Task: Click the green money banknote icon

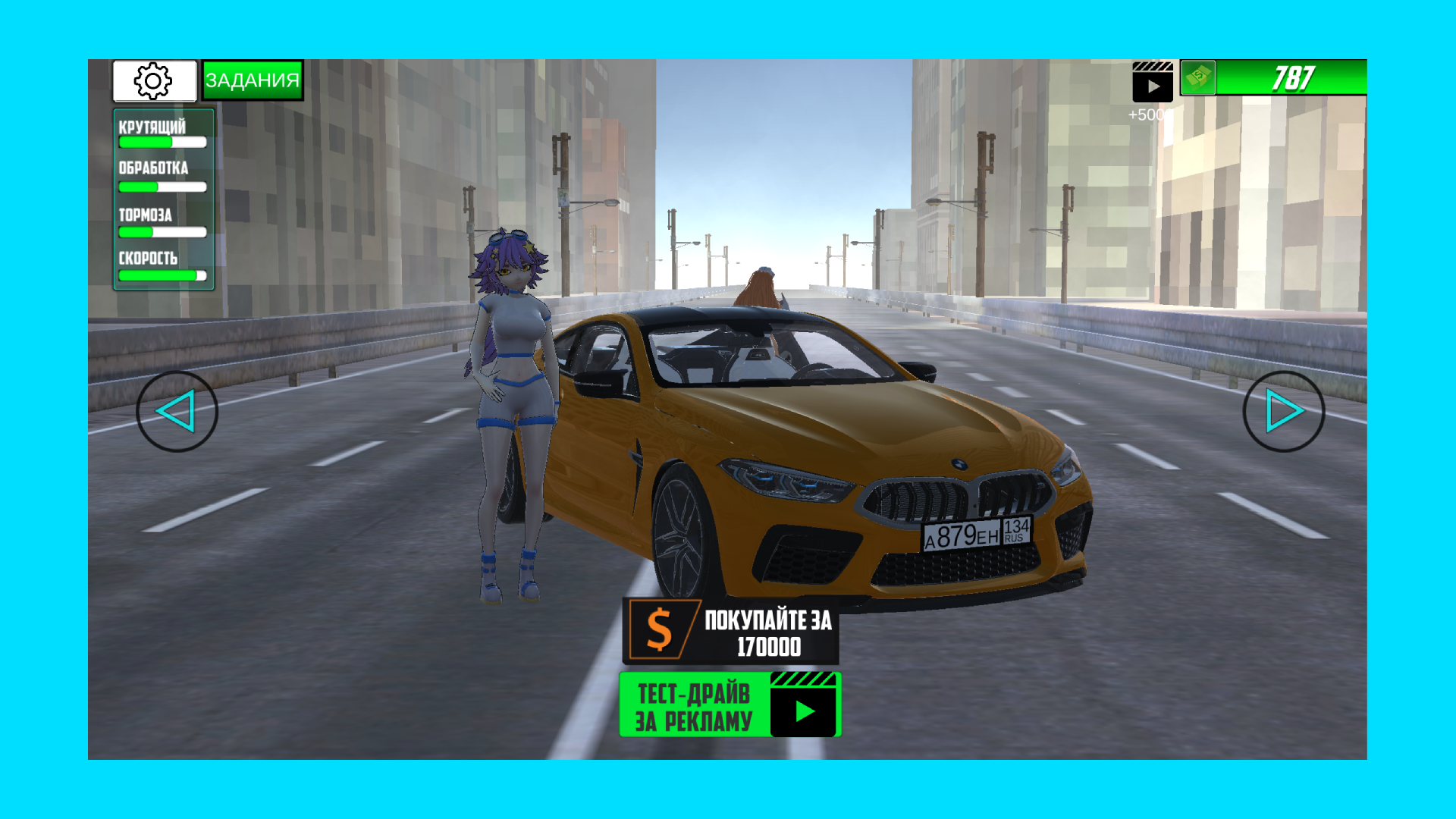Action: point(1197,78)
